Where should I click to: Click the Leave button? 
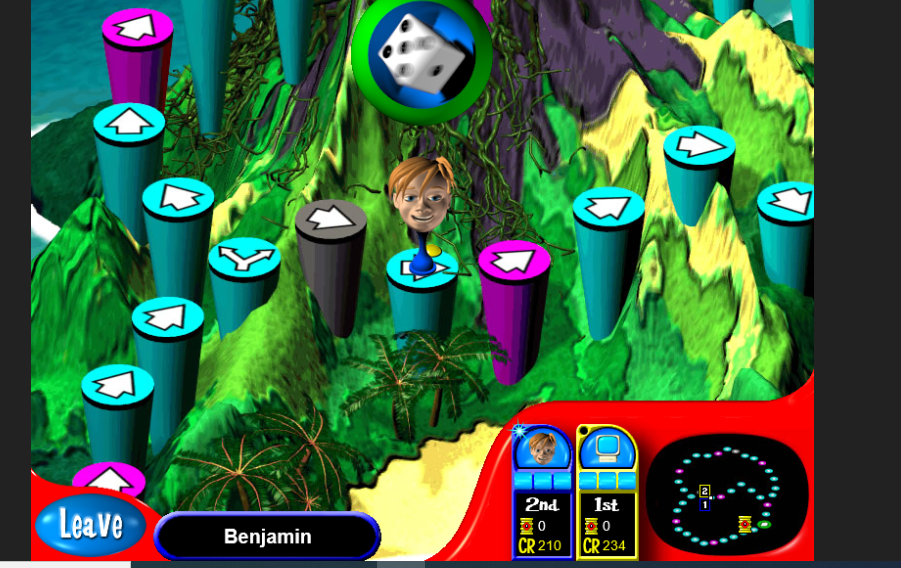coord(91,525)
